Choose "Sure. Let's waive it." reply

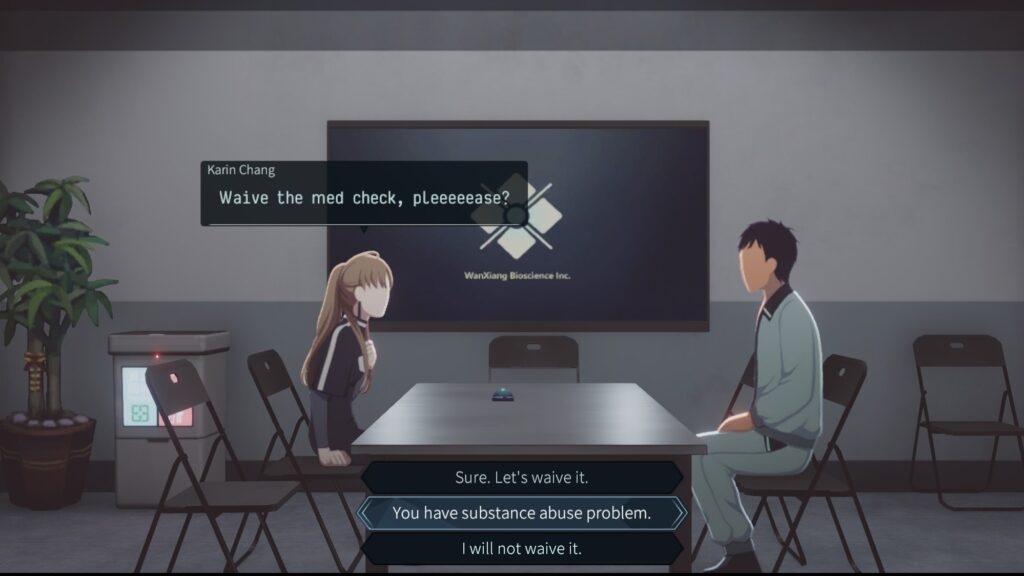521,478
